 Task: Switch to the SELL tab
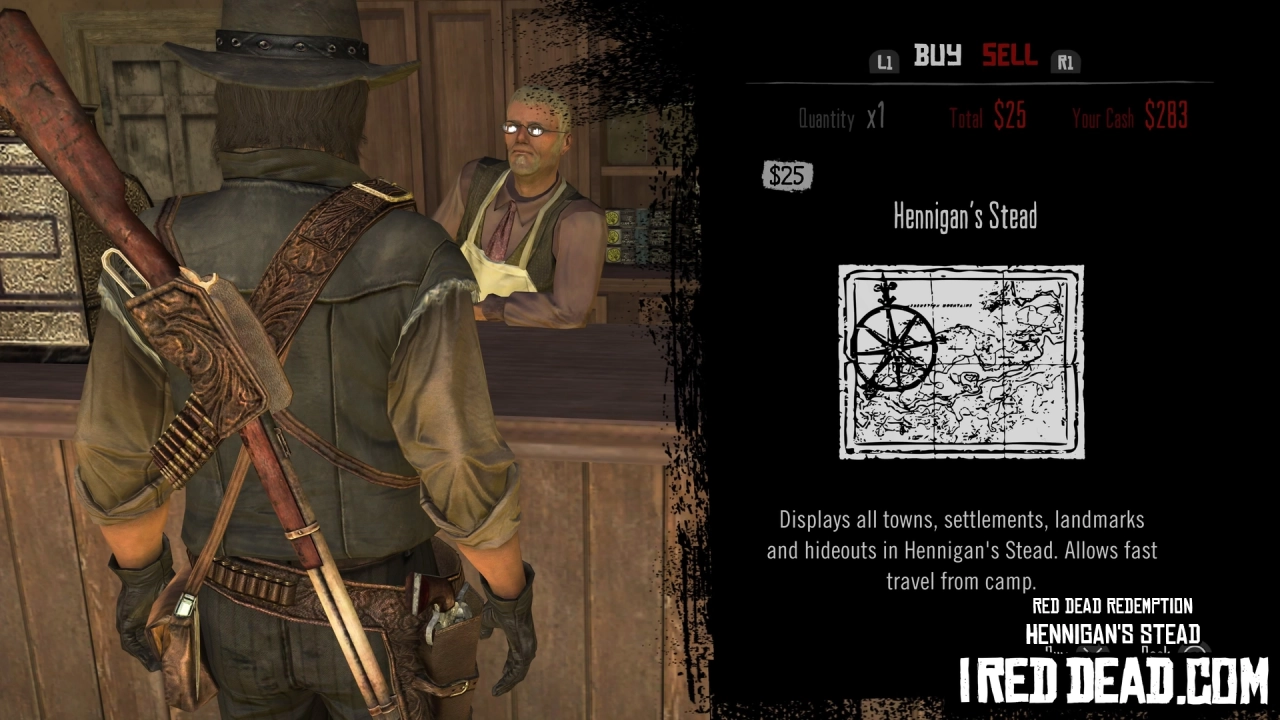tap(1008, 57)
